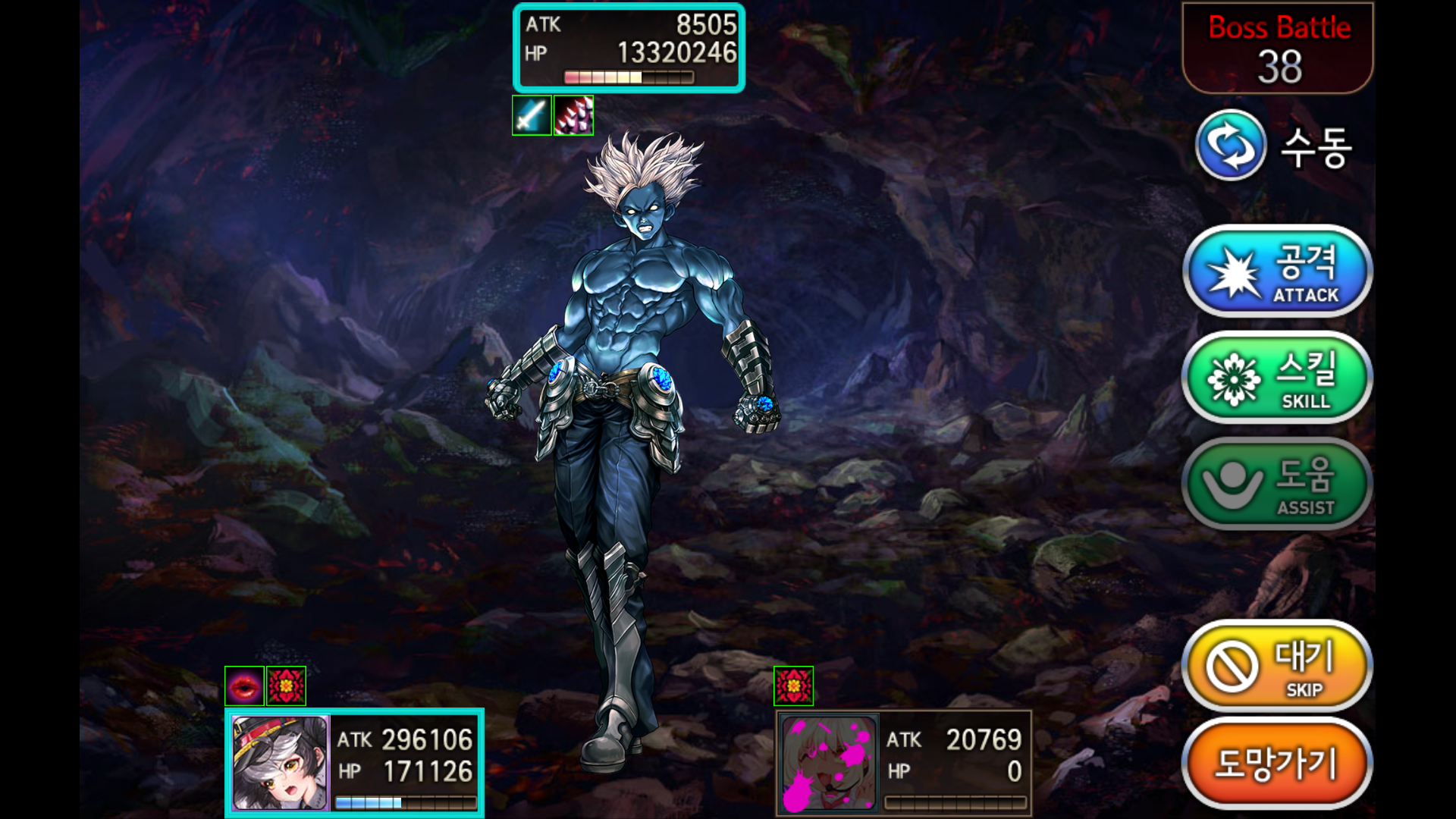Use the green SKILL button
This screenshot has height=819, width=1456.
click(1277, 378)
